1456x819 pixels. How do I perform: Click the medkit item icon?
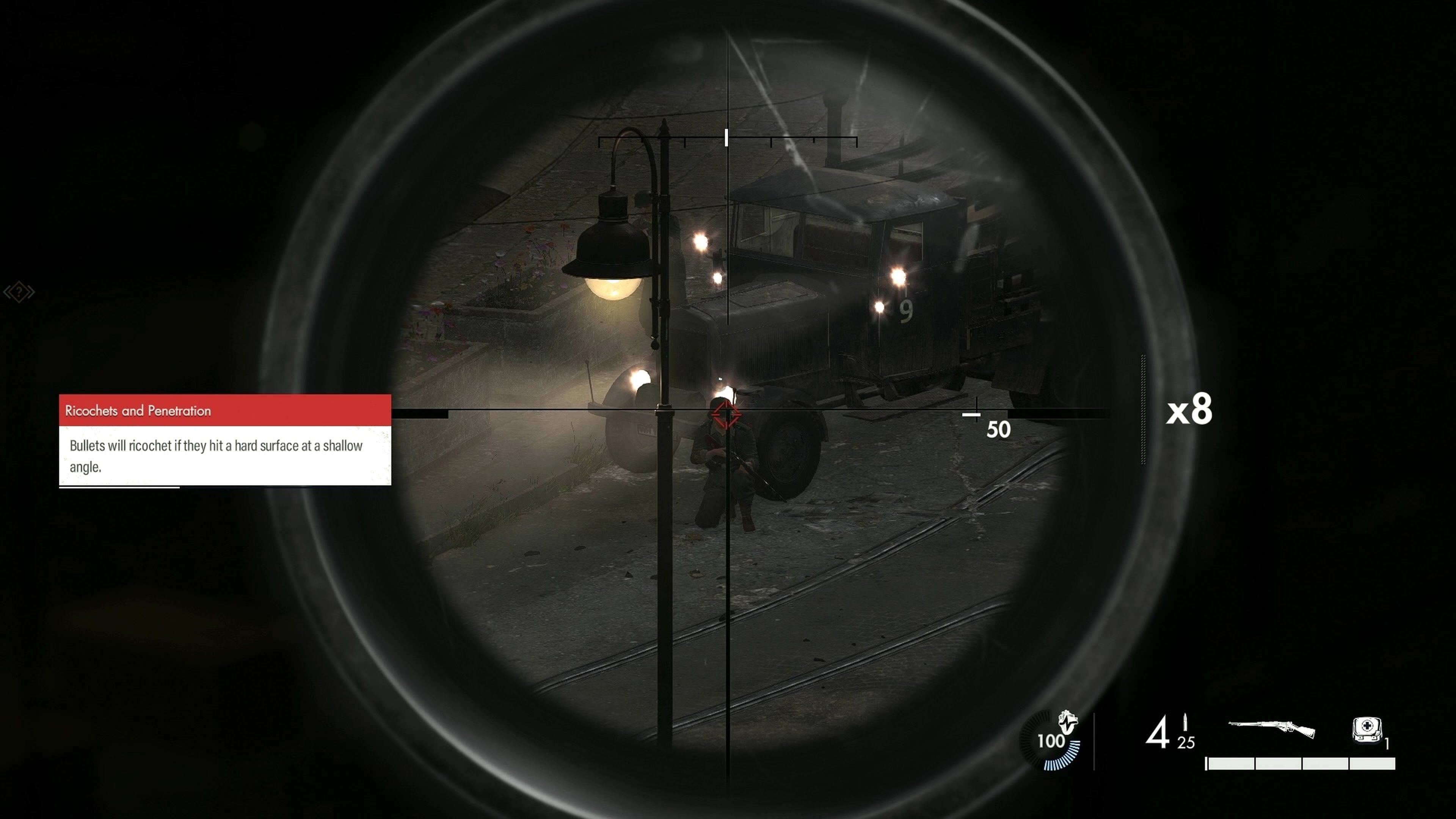[1368, 730]
